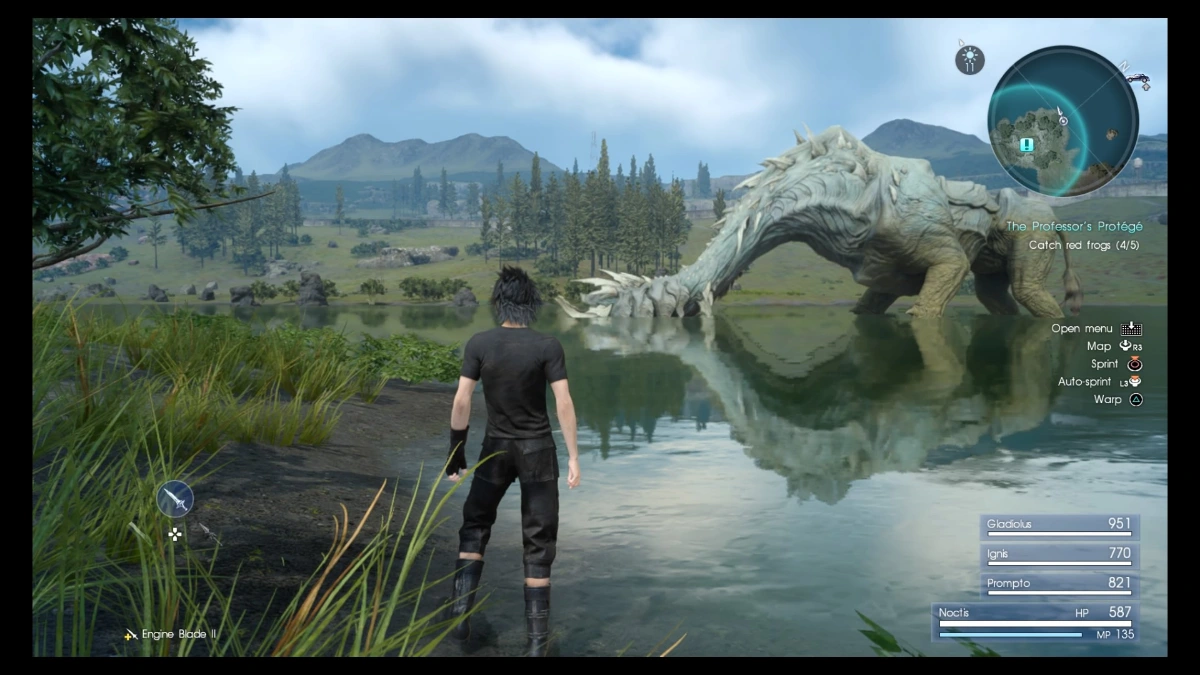Image resolution: width=1200 pixels, height=675 pixels.
Task: Click the quest exclamation marker on minimap
Action: [x=1027, y=145]
